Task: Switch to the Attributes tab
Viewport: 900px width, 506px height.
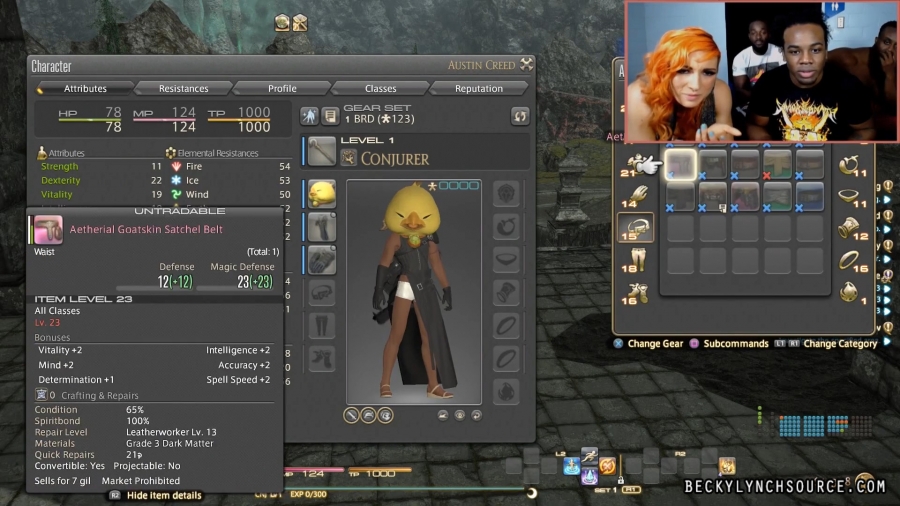Action: point(85,88)
